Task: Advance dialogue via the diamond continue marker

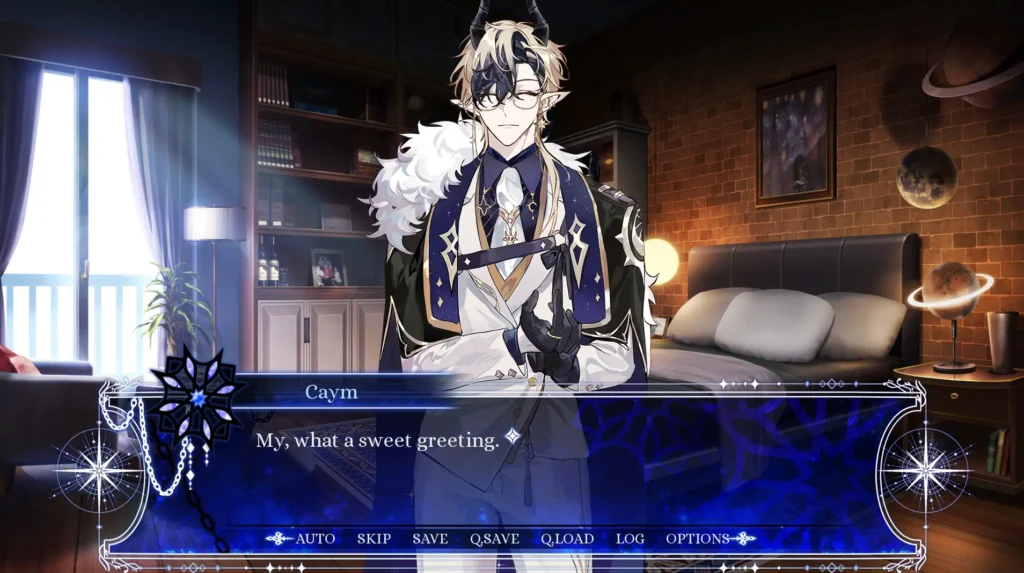Action: click(512, 436)
